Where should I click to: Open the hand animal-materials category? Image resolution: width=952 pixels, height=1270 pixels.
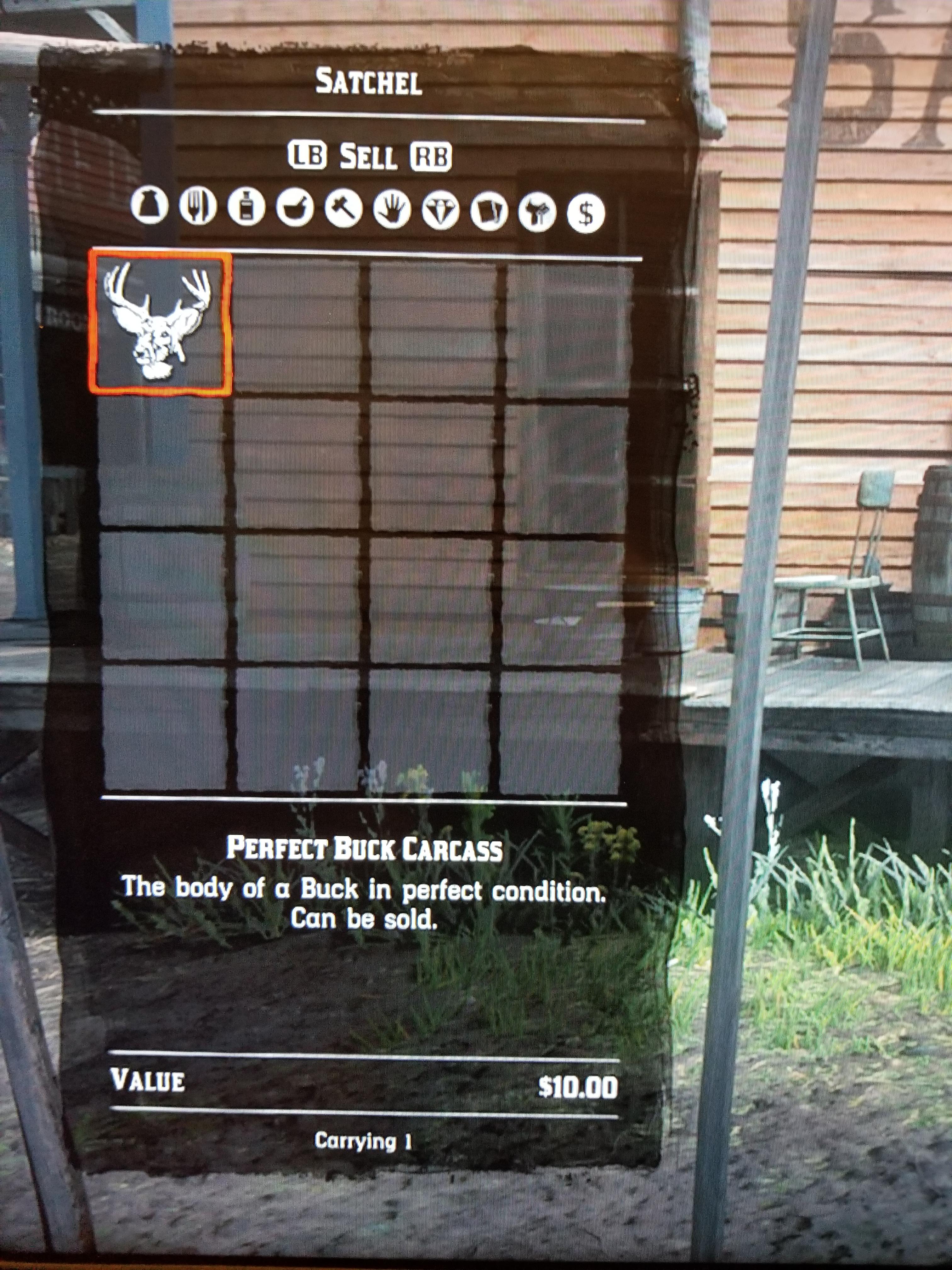(392, 211)
